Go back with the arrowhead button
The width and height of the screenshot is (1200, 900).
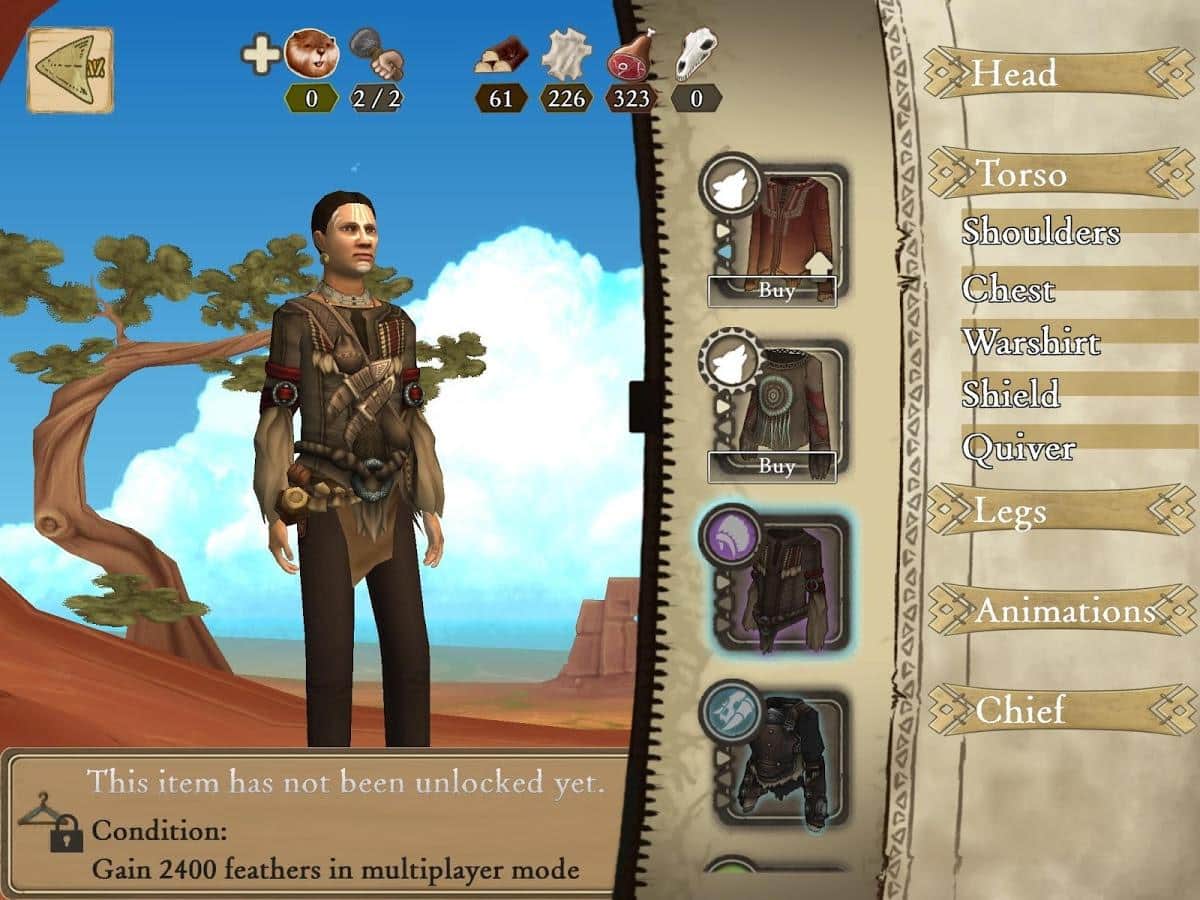coord(69,69)
